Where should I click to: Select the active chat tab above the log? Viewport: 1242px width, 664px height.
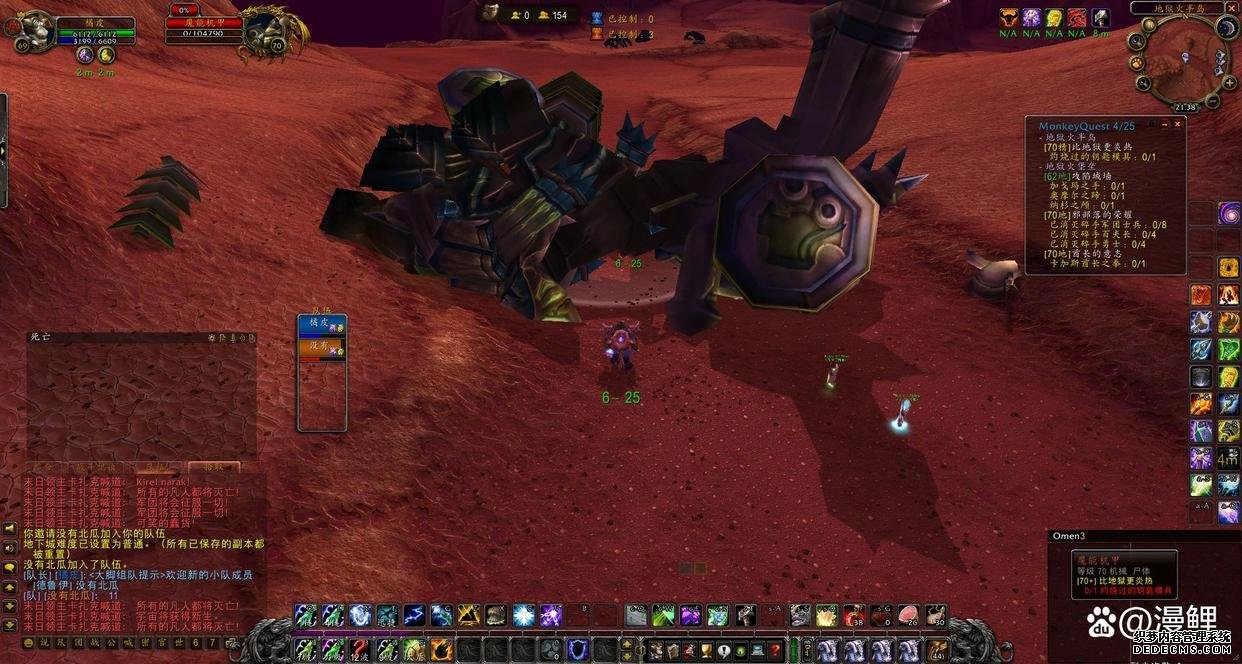click(213, 467)
